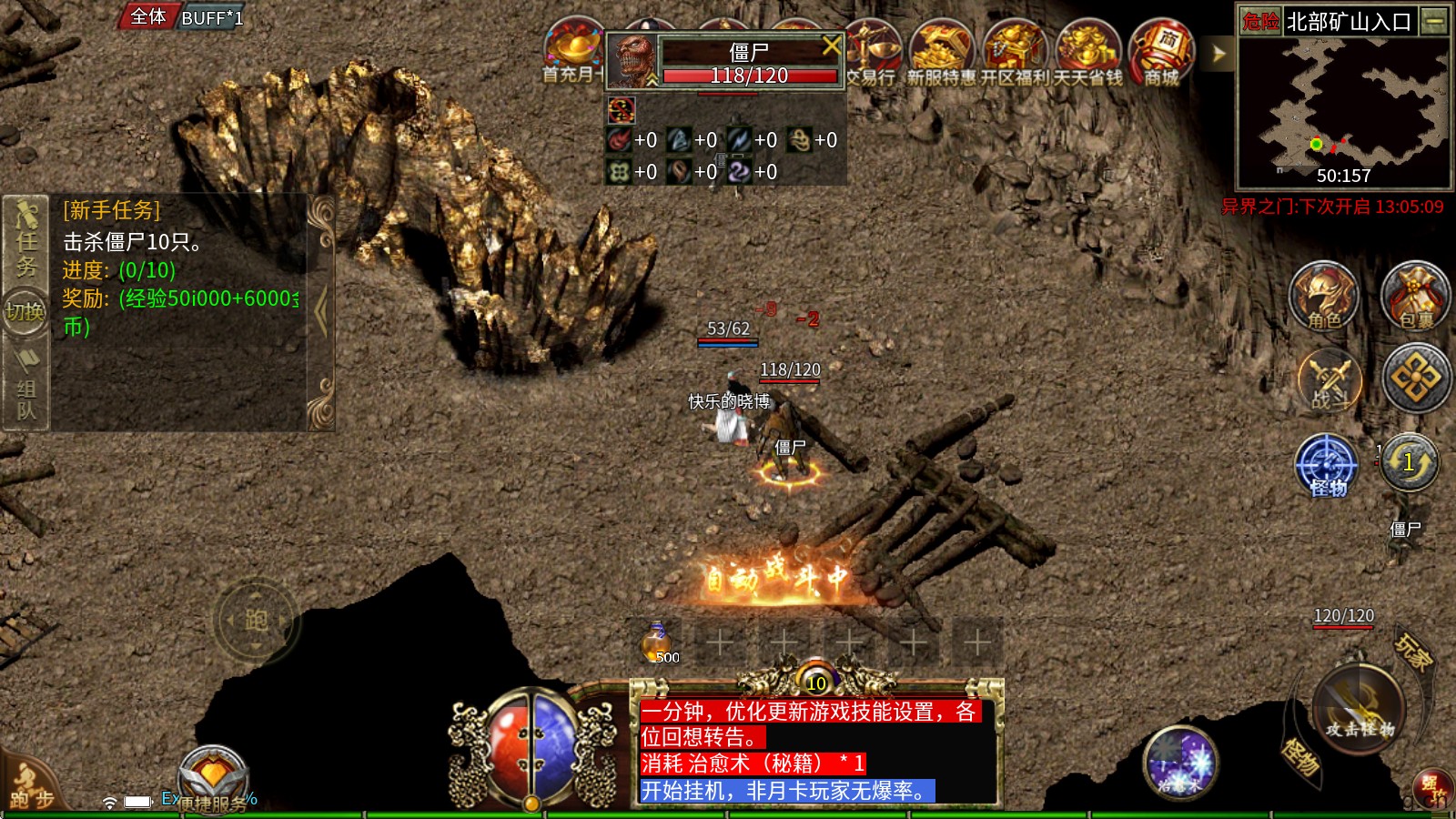Open the 便捷服务 quick services icon
The image size is (1456, 819).
point(212,780)
